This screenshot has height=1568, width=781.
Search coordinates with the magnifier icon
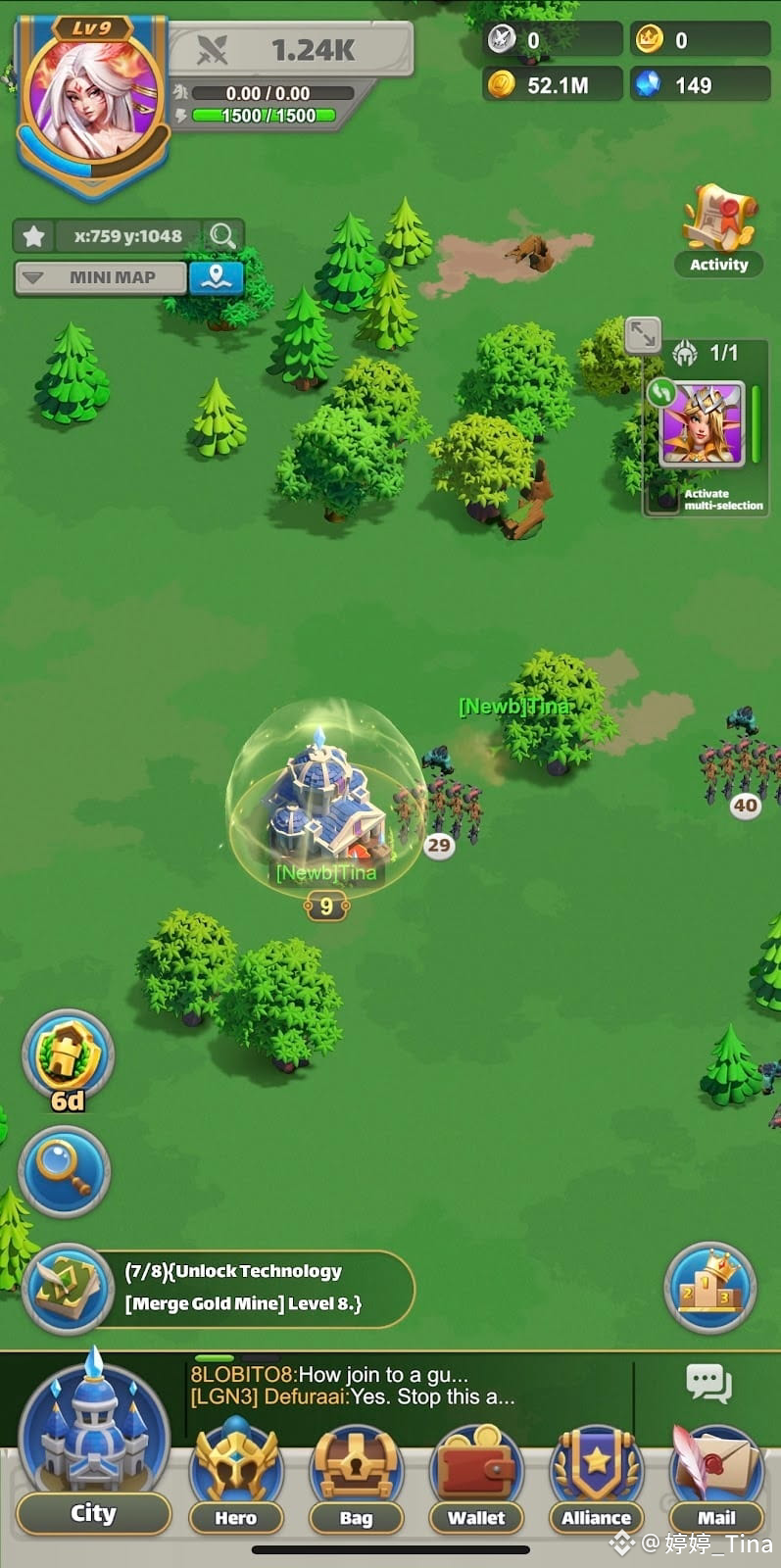(222, 236)
